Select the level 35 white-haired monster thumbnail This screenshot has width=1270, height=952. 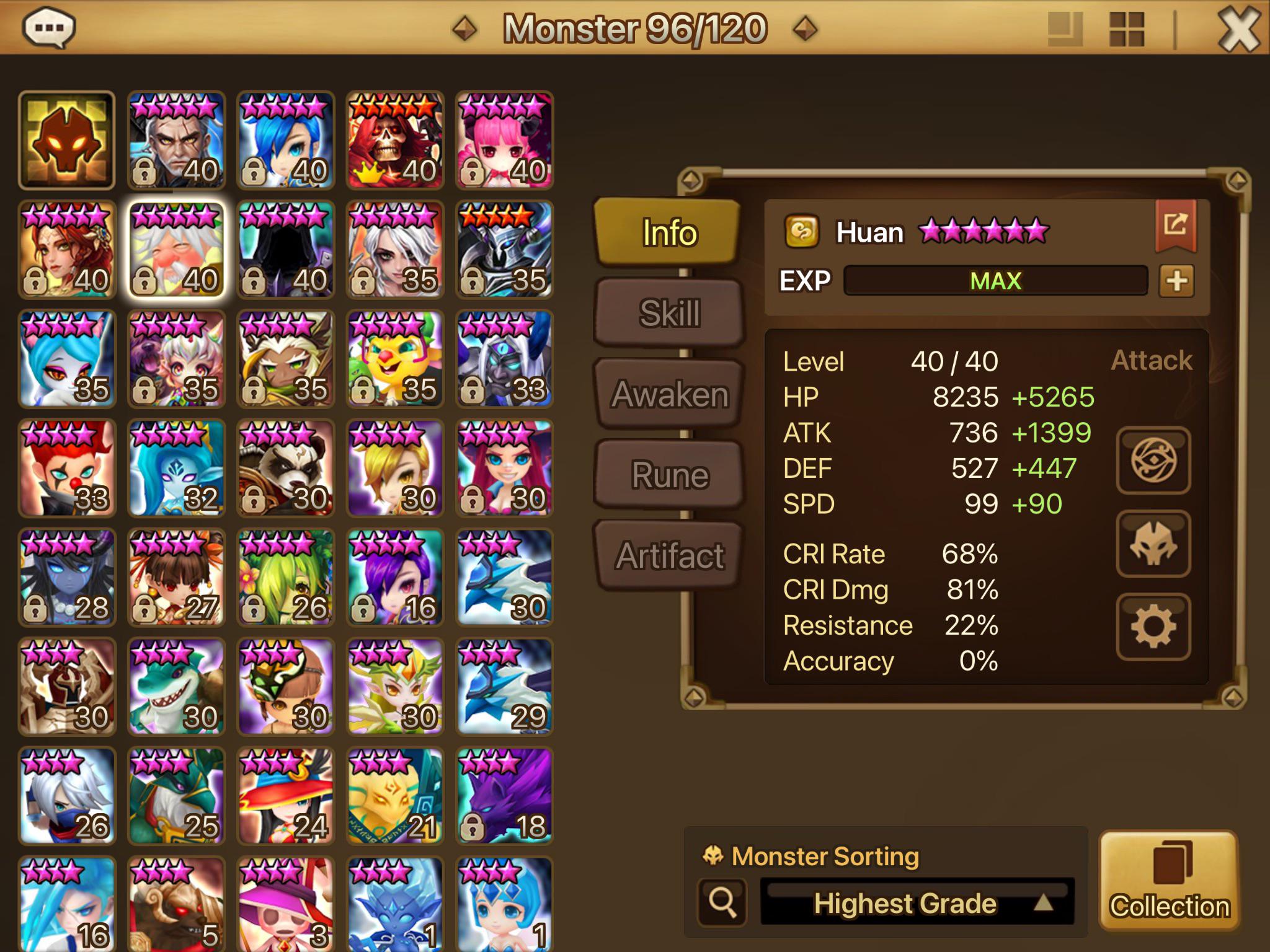click(x=394, y=248)
